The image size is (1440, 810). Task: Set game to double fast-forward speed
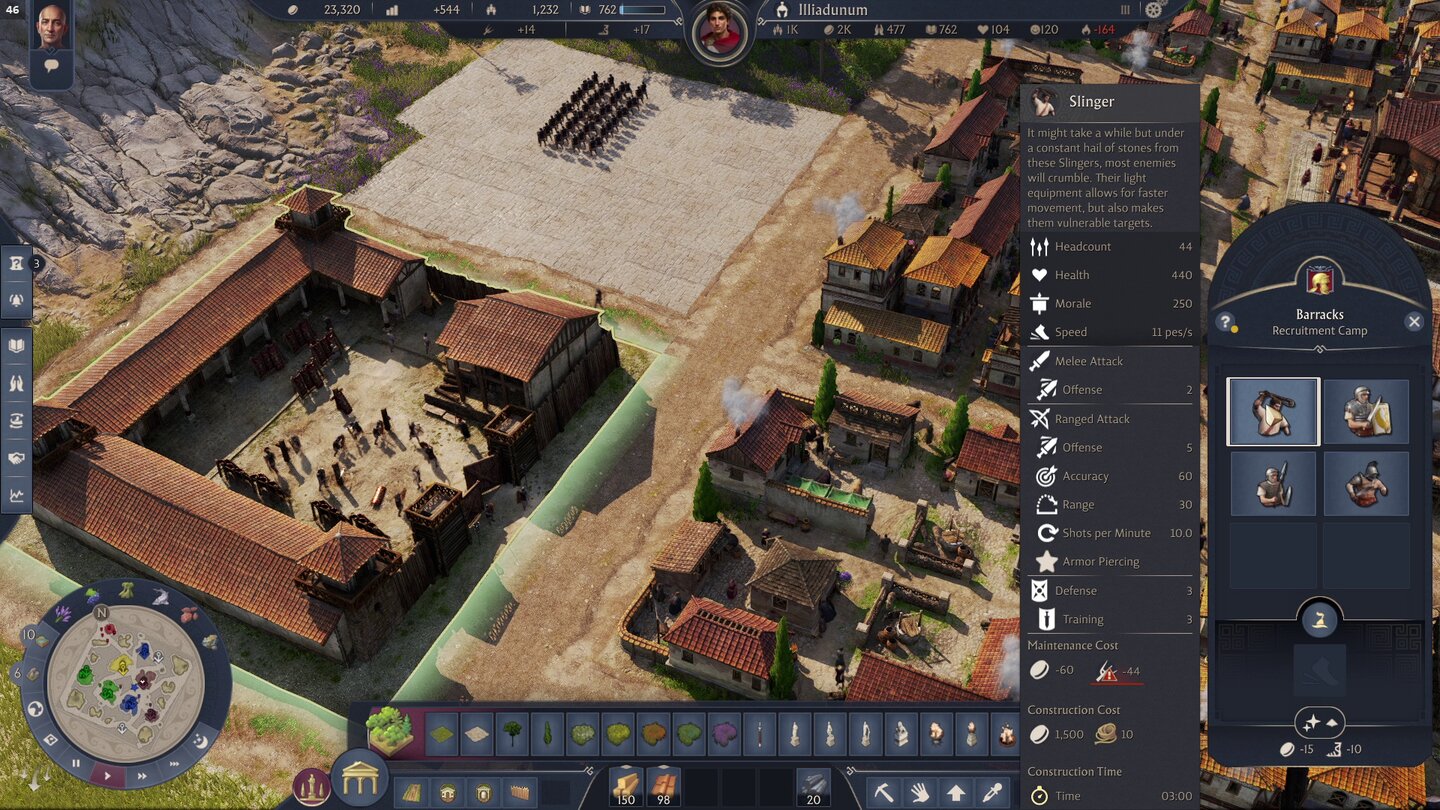142,775
